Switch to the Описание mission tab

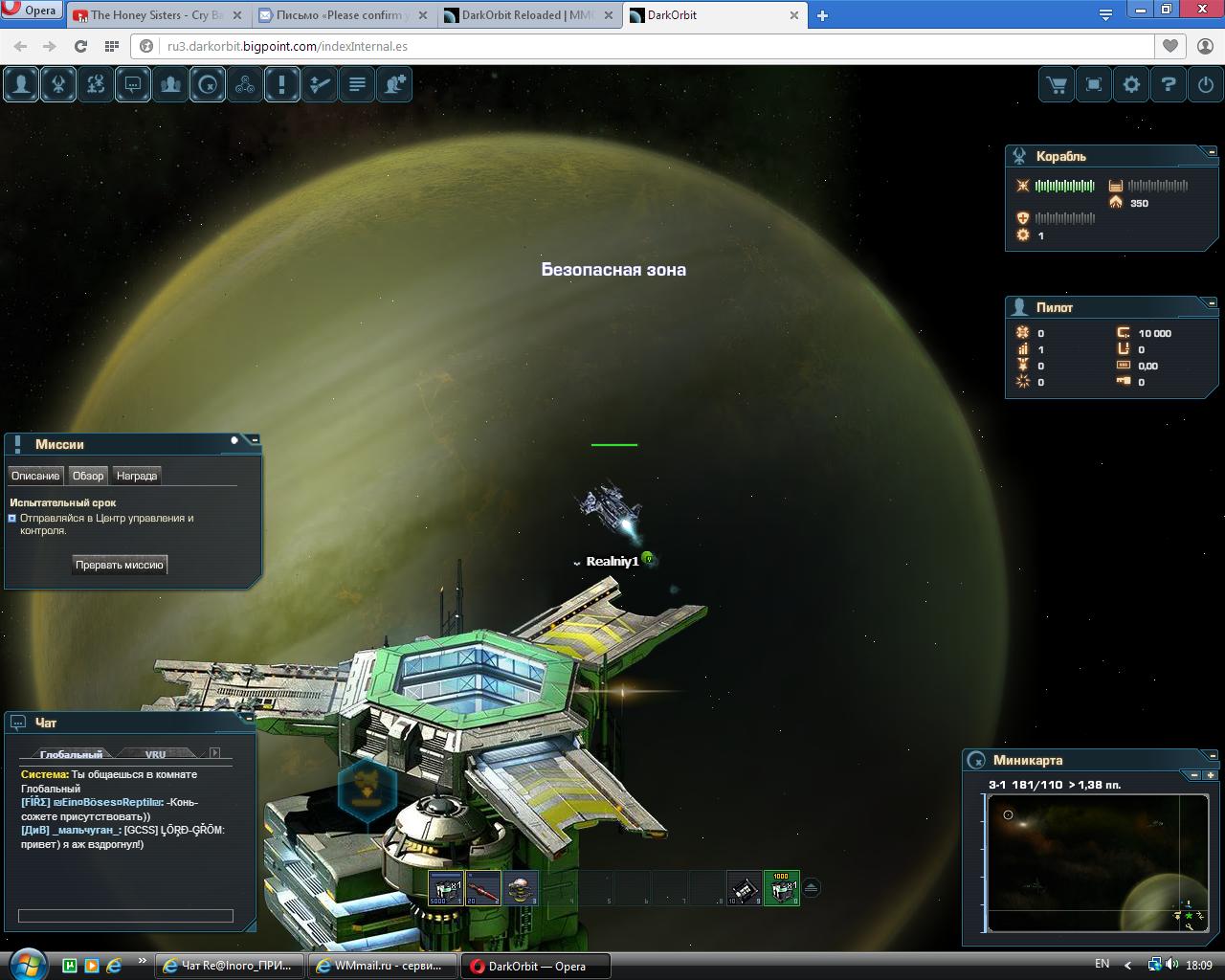click(x=35, y=476)
